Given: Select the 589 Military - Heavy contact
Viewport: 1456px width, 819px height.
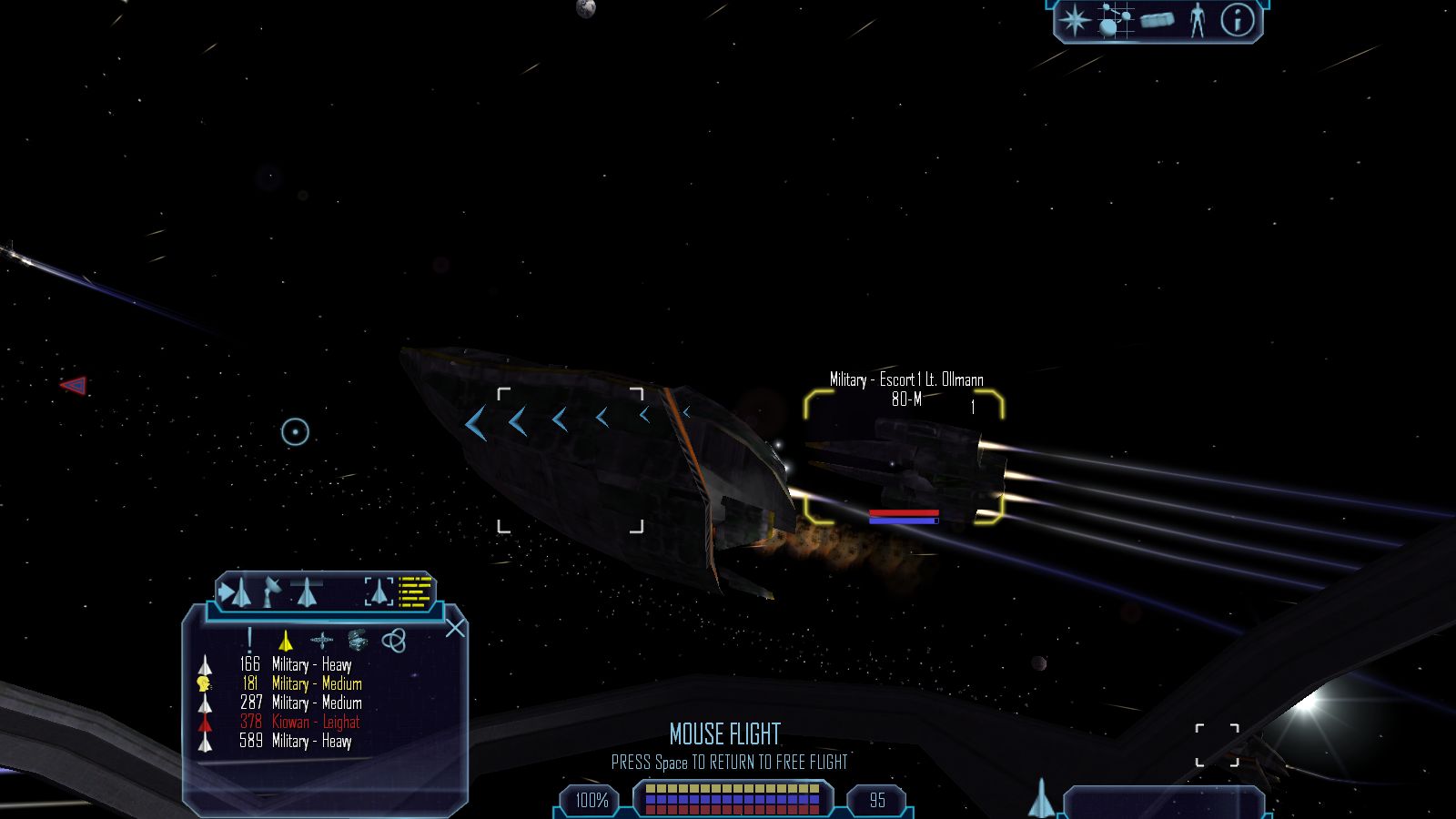Looking at the screenshot, I should tap(311, 742).
